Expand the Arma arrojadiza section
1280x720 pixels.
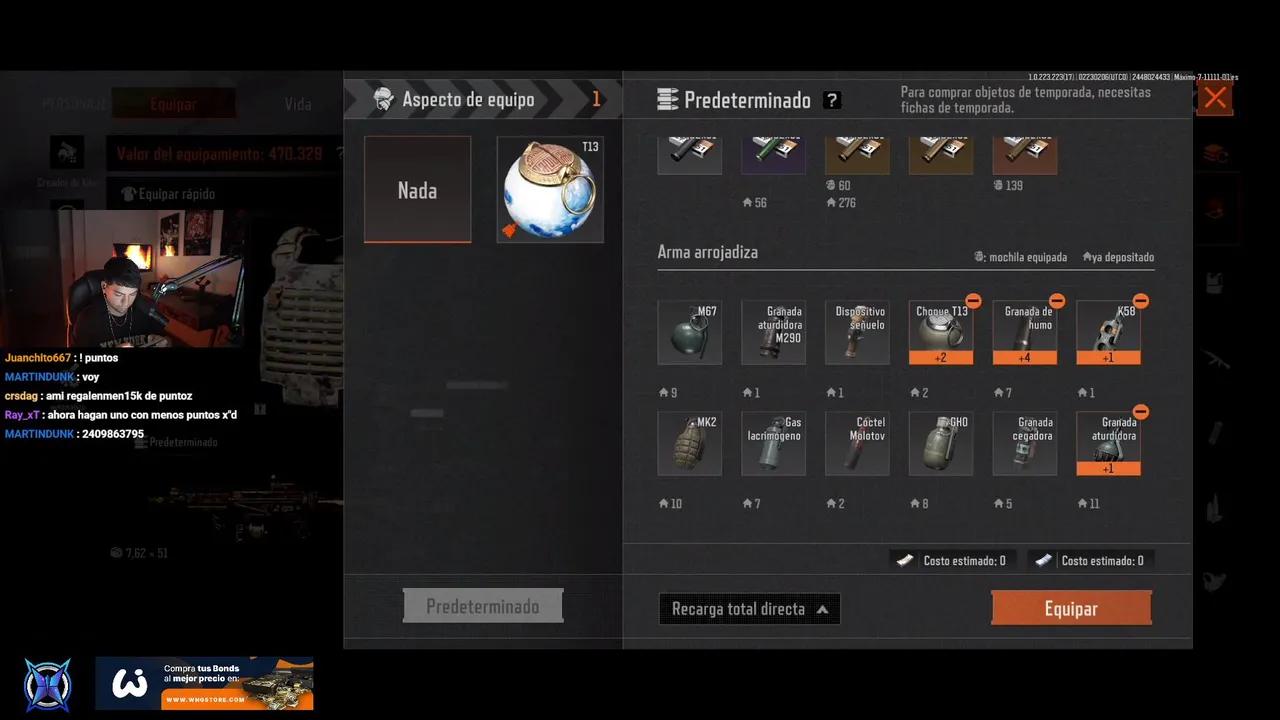click(708, 252)
